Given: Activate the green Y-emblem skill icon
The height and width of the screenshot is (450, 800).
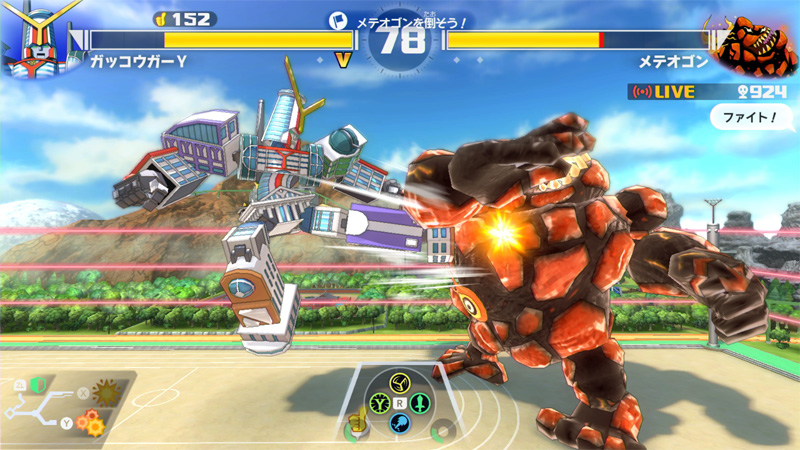Looking at the screenshot, I should (x=379, y=403).
